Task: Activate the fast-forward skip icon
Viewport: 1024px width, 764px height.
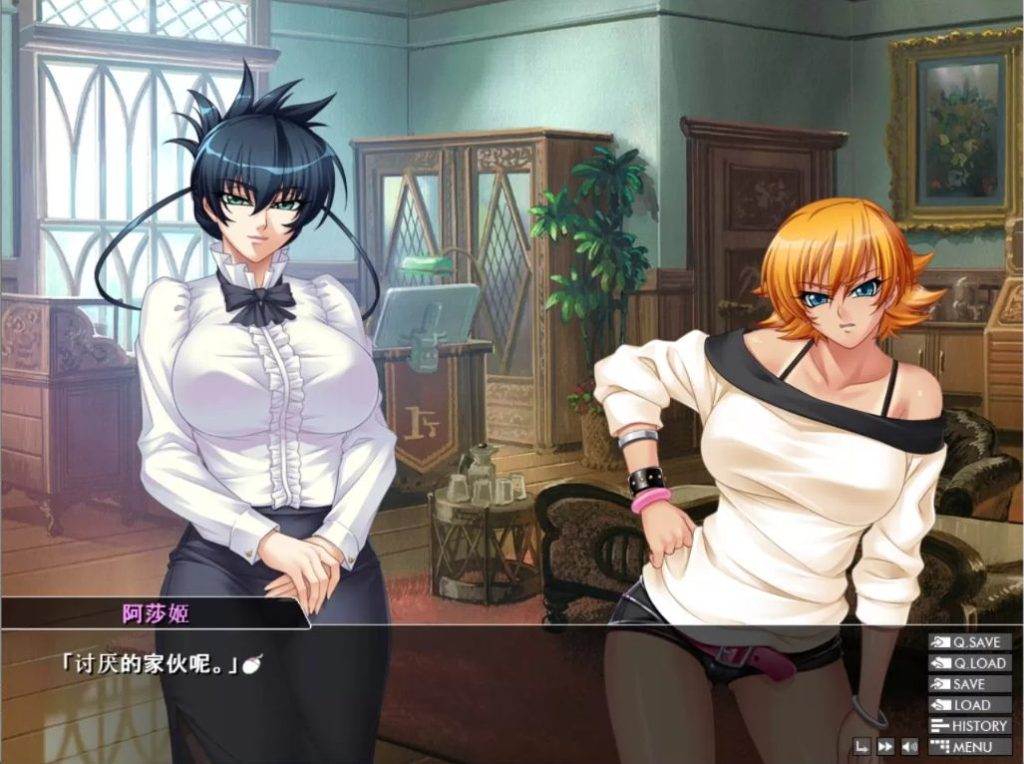Action: click(x=885, y=746)
